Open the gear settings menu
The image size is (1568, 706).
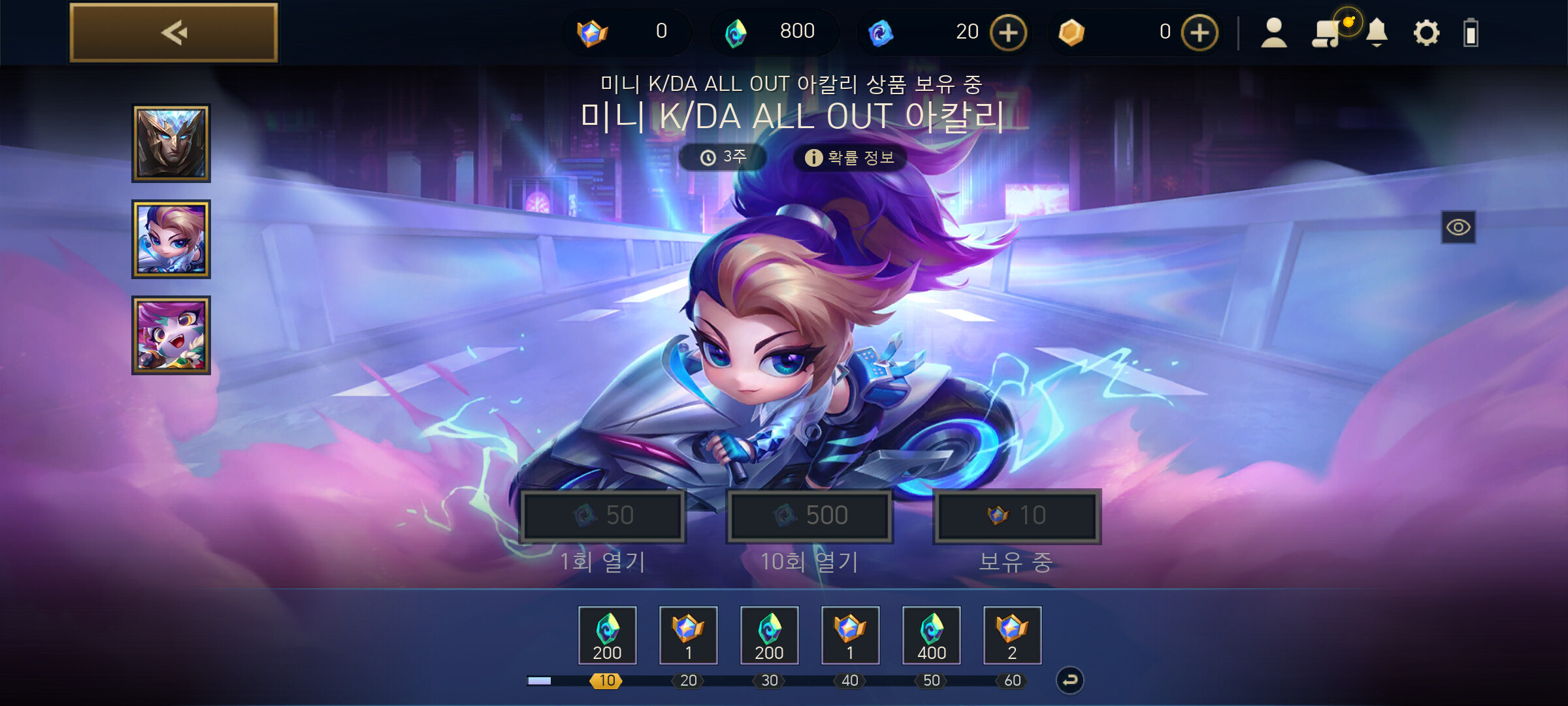(x=1426, y=33)
